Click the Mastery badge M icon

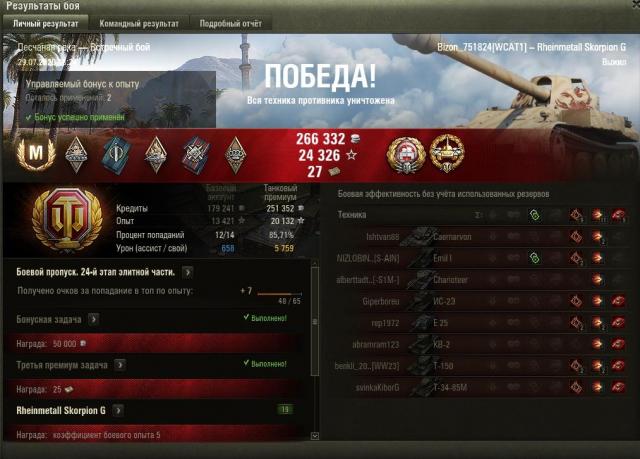[36, 153]
